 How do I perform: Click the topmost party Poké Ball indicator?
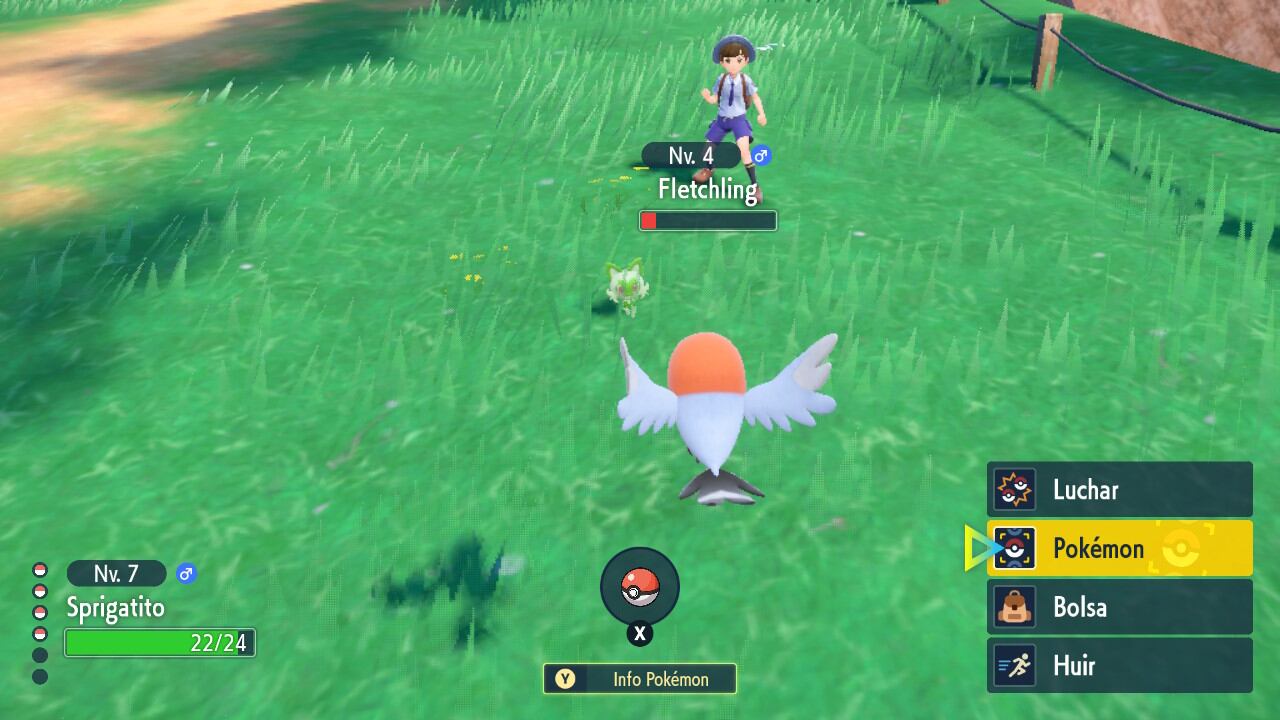tap(40, 572)
